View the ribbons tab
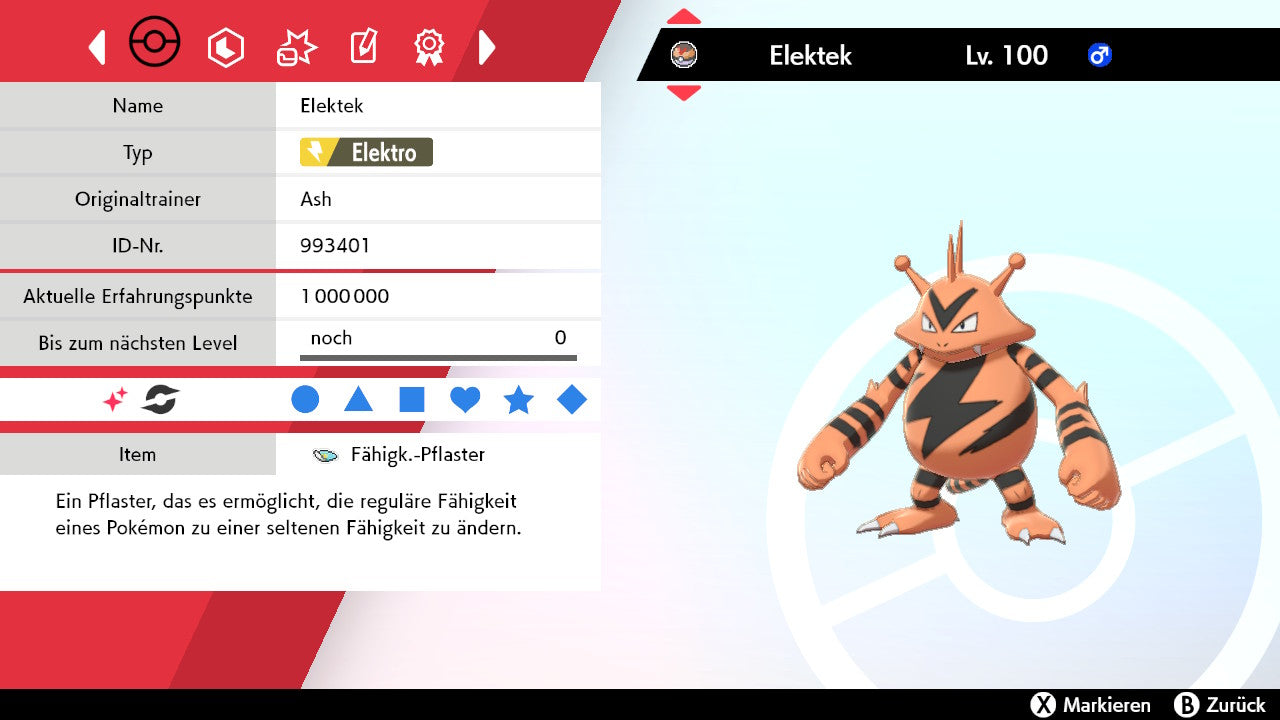Viewport: 1280px width, 720px height. pyautogui.click(x=429, y=47)
